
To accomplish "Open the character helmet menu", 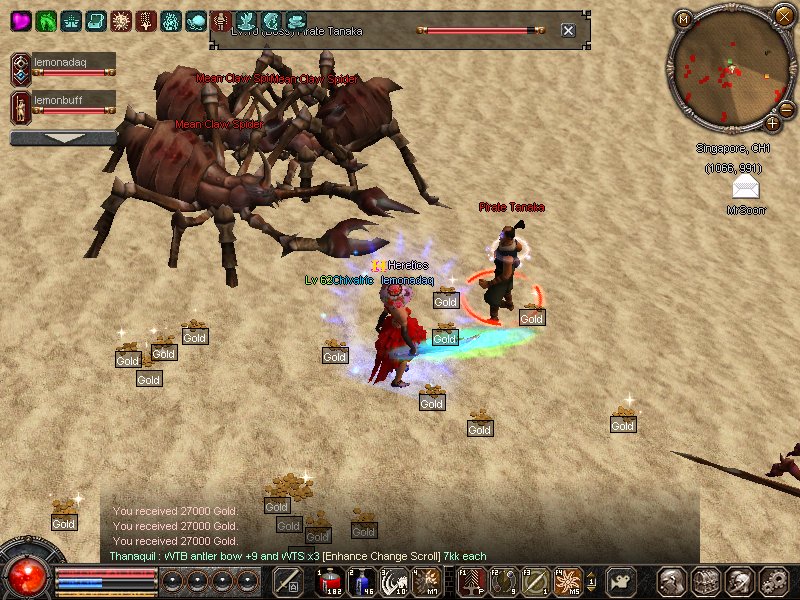I will pyautogui.click(x=673, y=581).
